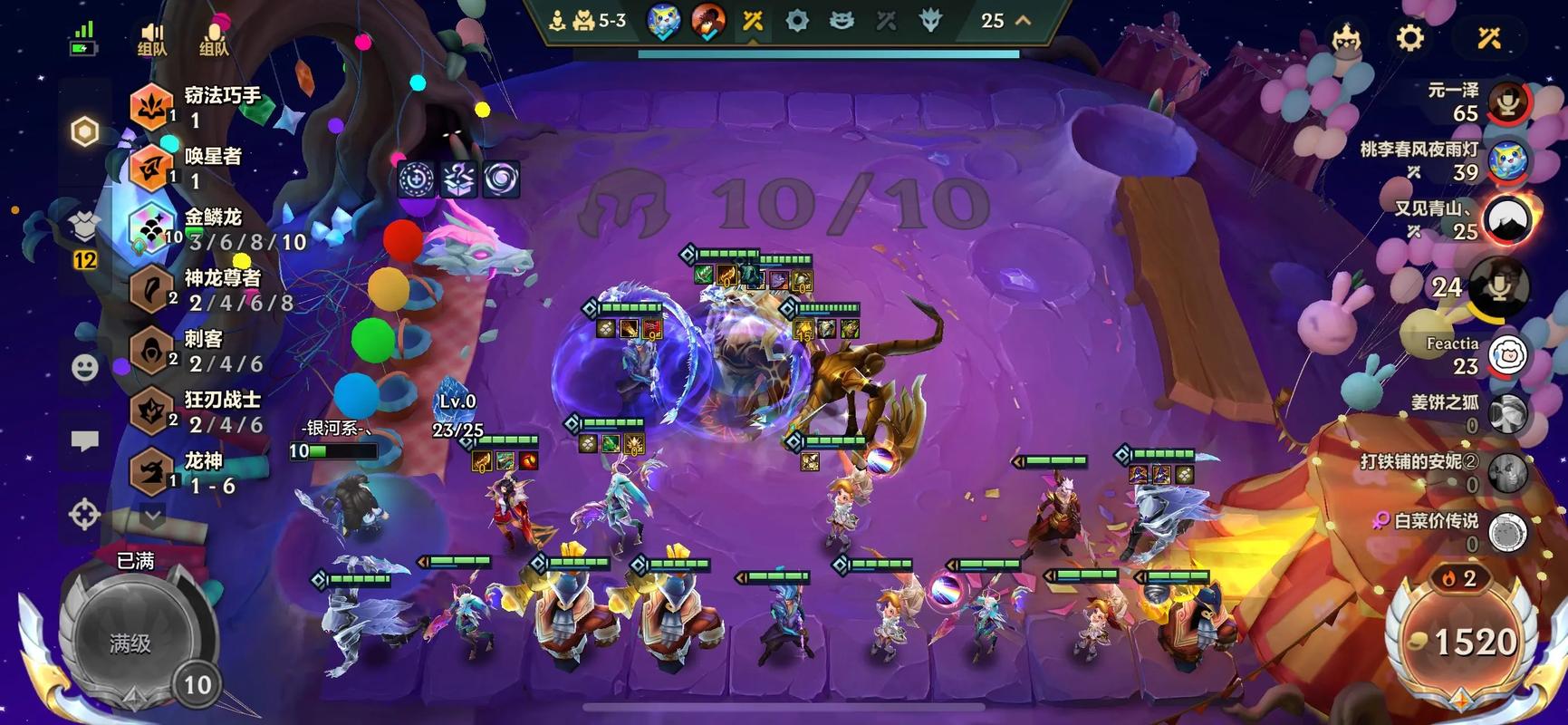Open the emote smiley face menu
1568x725 pixels.
click(x=84, y=367)
